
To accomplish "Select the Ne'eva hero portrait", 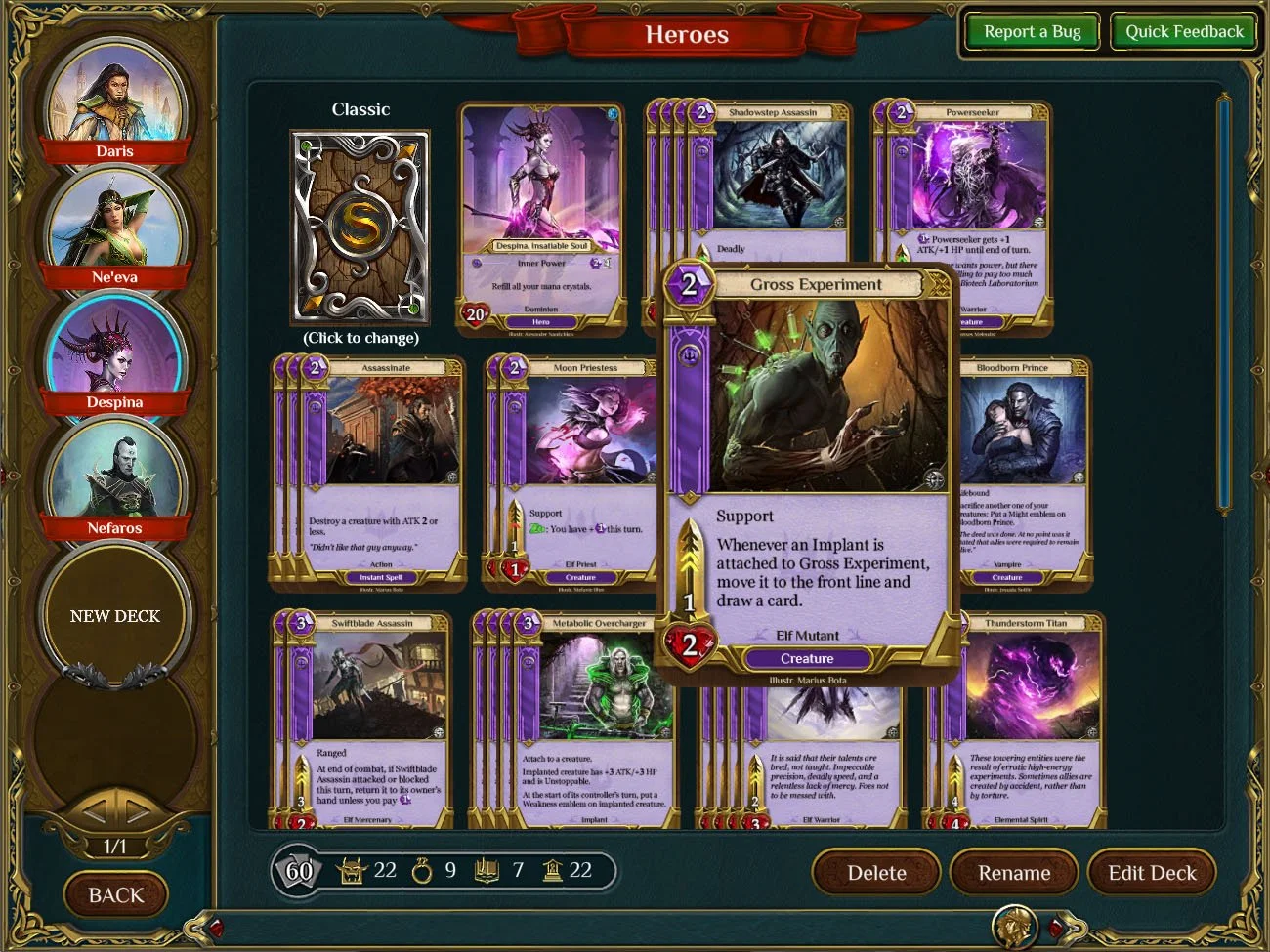I will 114,223.
